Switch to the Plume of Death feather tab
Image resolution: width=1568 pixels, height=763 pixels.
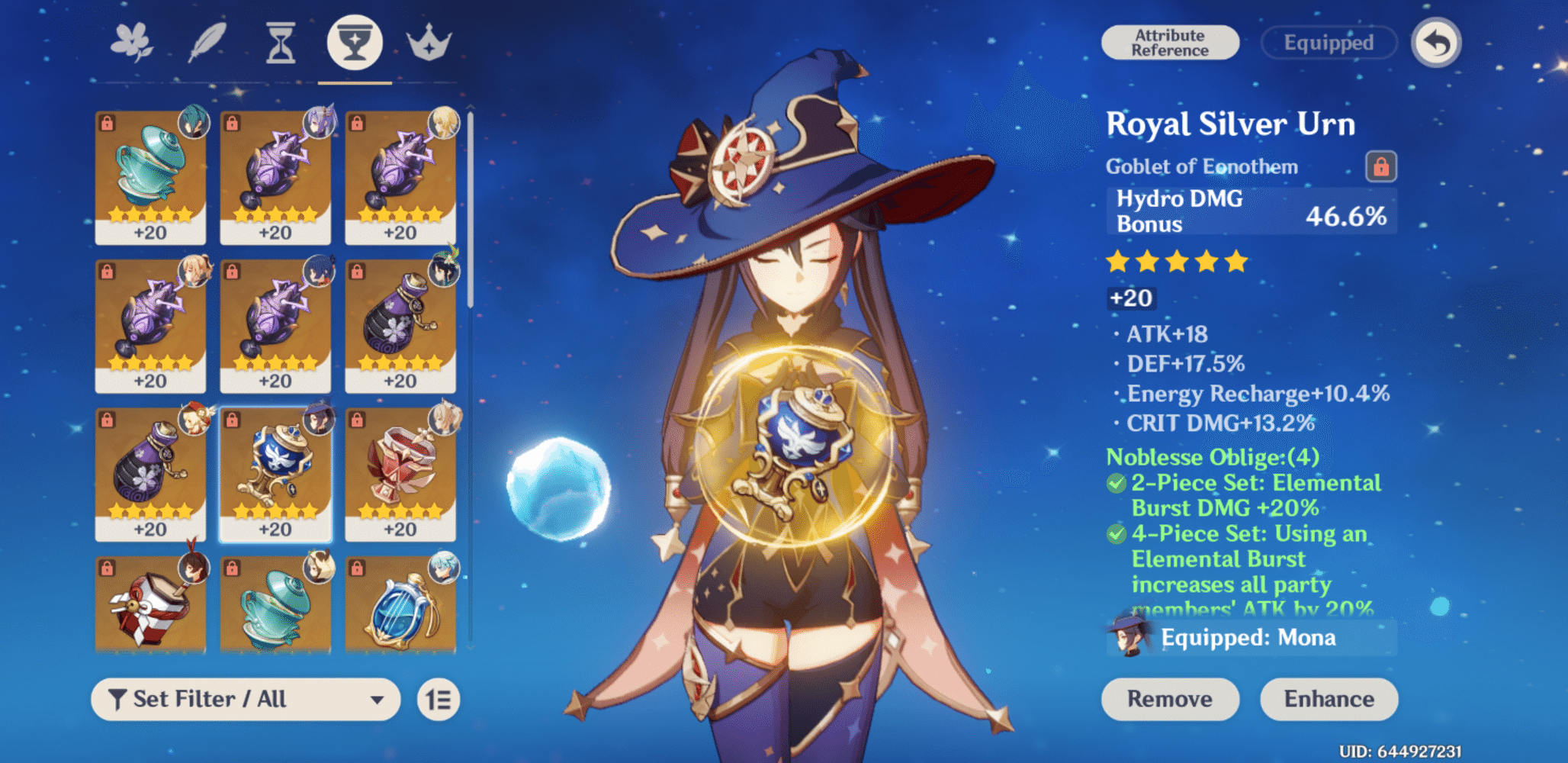(x=206, y=43)
